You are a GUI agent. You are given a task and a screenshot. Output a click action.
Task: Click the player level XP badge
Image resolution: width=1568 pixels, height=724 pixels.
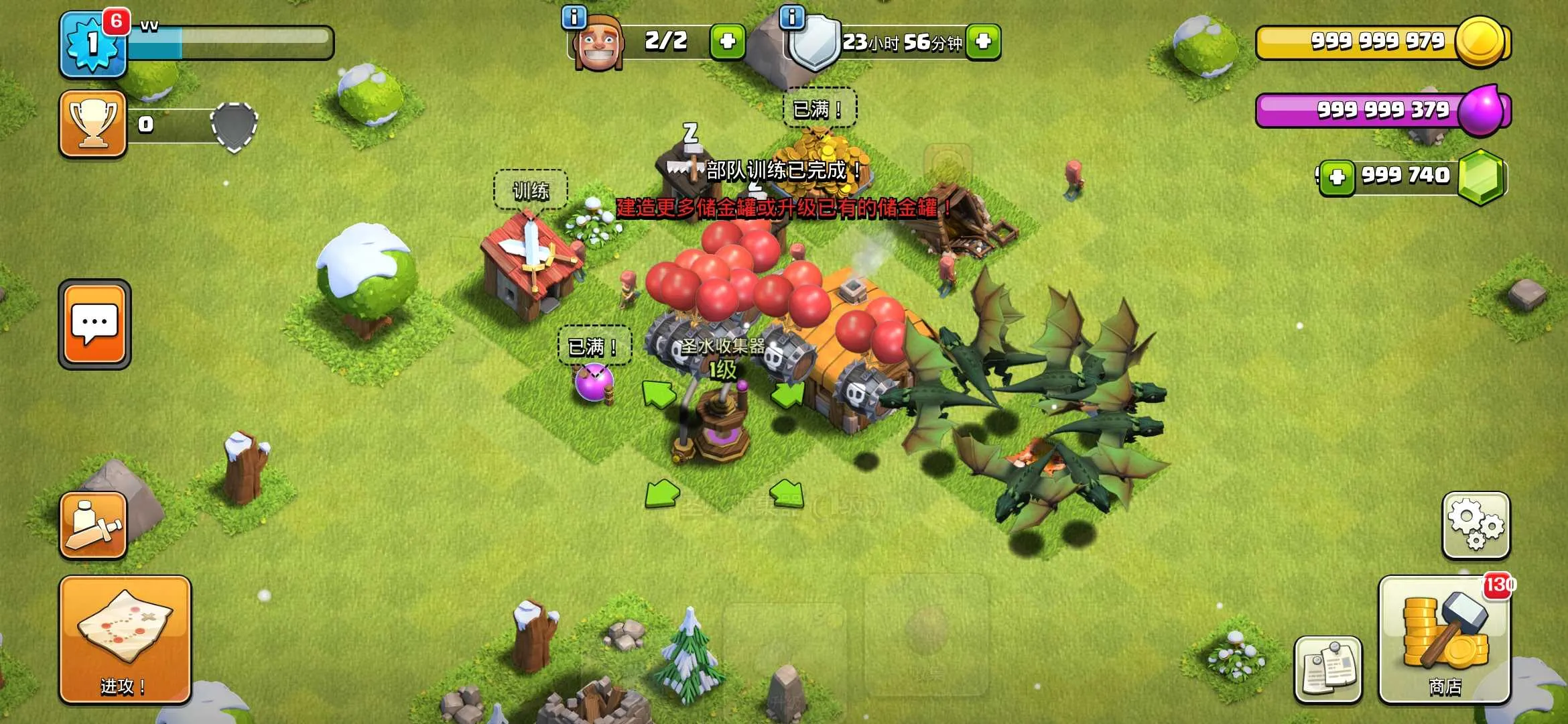coord(93,44)
